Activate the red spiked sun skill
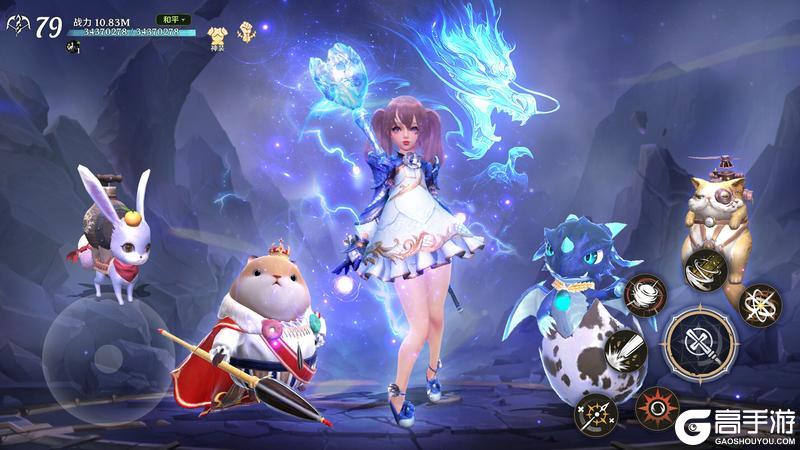This screenshot has width=800, height=450. [659, 405]
